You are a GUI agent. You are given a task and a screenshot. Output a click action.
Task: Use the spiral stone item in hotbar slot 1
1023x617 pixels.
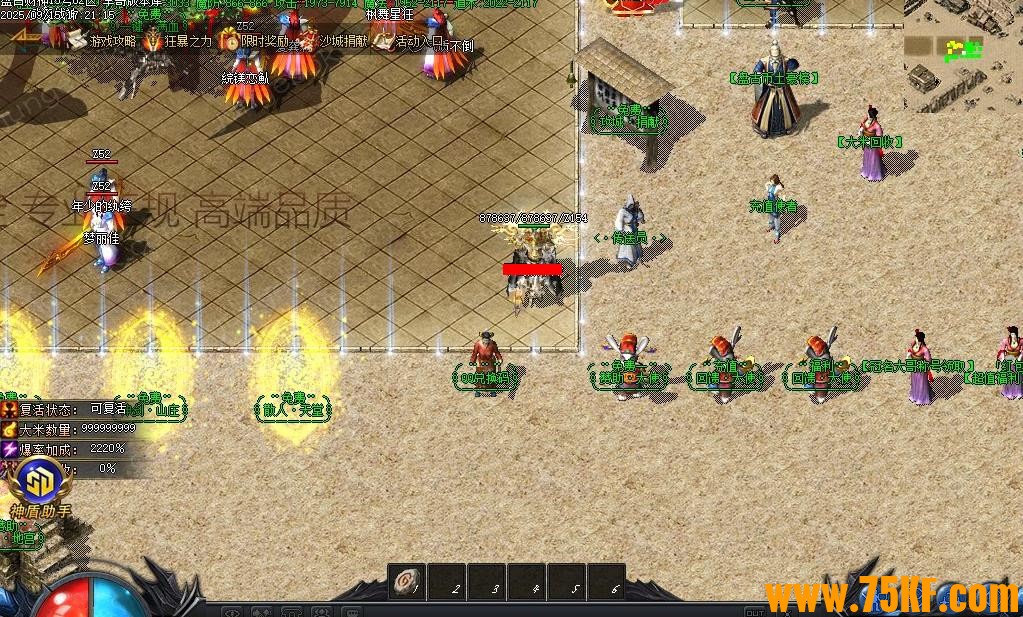pos(407,582)
